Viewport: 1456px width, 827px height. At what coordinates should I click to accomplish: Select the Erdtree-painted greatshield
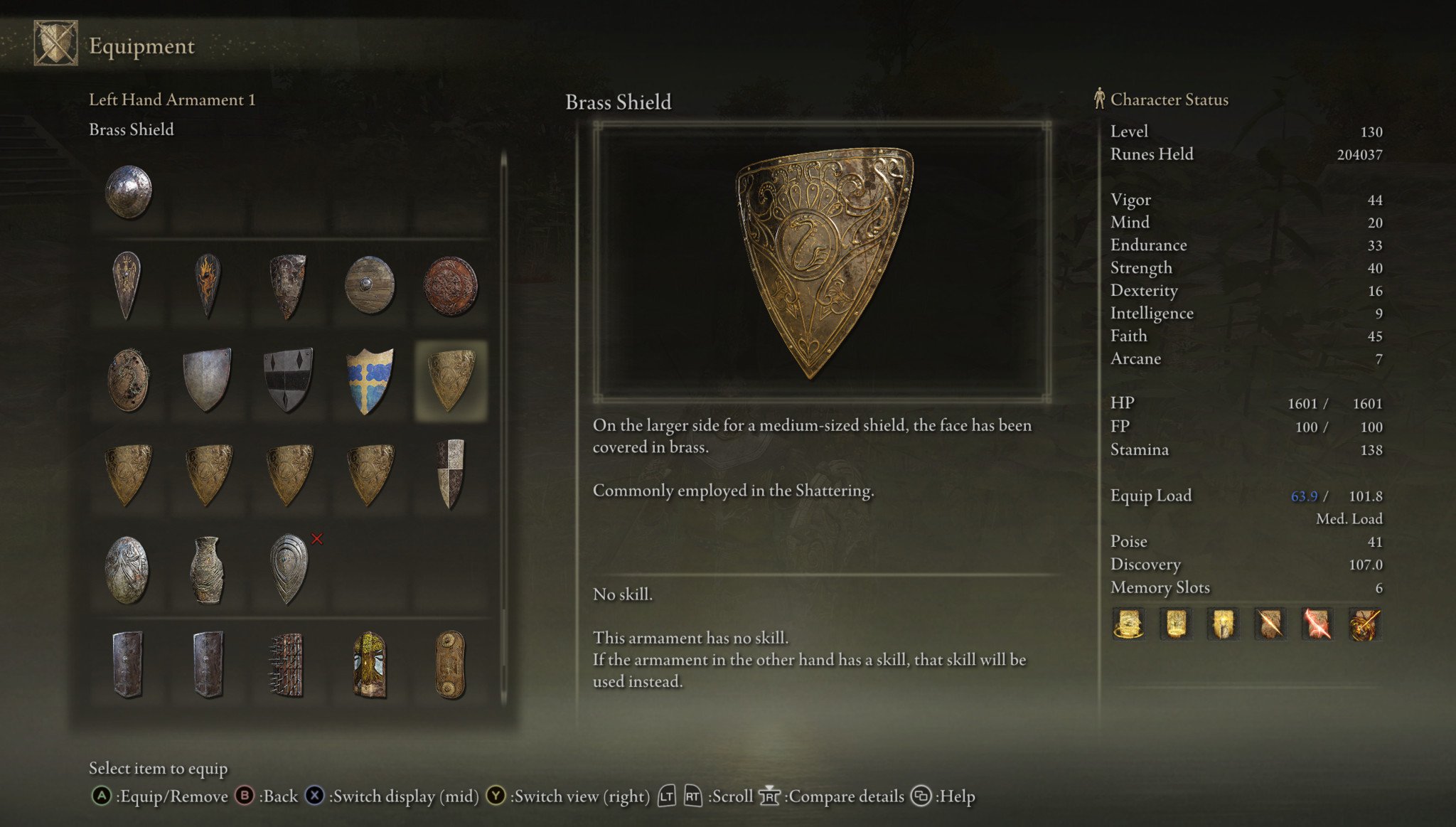click(369, 665)
